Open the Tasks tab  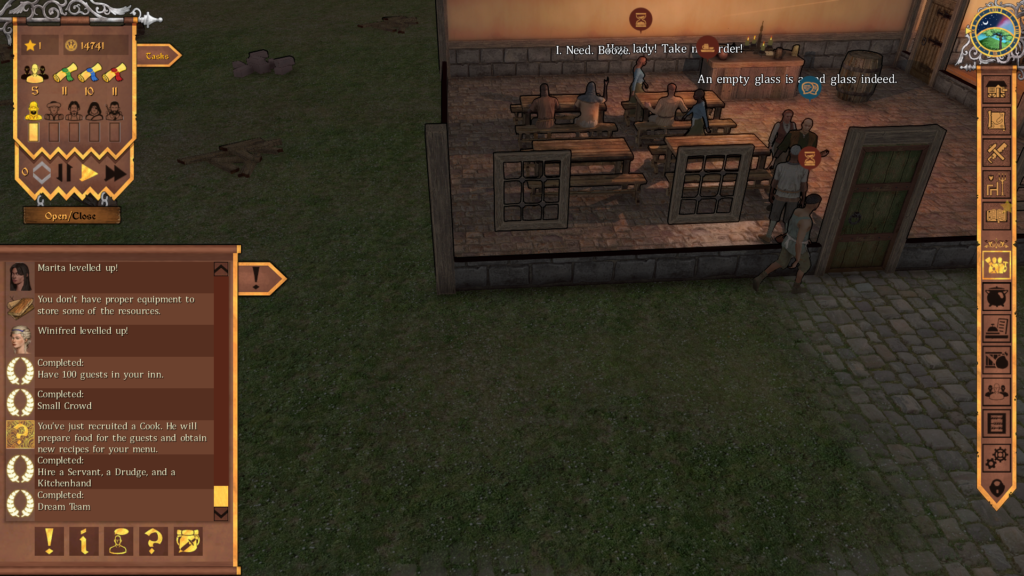tap(157, 56)
